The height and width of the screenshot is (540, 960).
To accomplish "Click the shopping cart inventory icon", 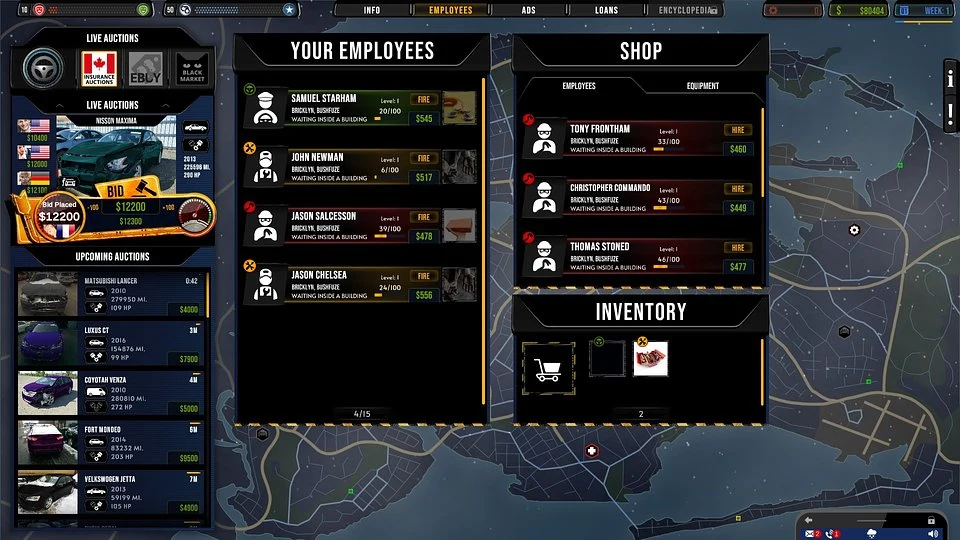I will (548, 369).
